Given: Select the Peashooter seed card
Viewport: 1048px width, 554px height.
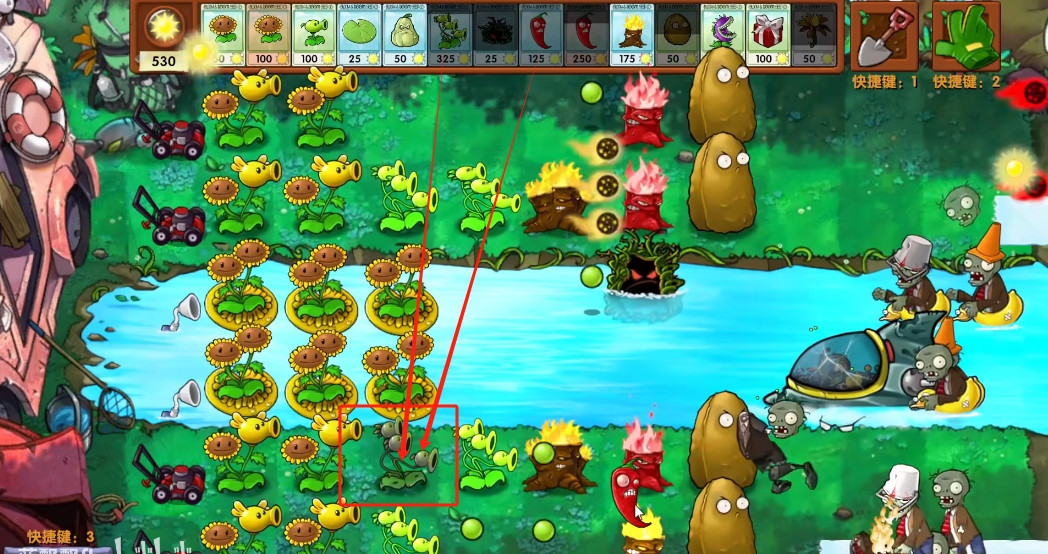Looking at the screenshot, I should click(x=313, y=36).
